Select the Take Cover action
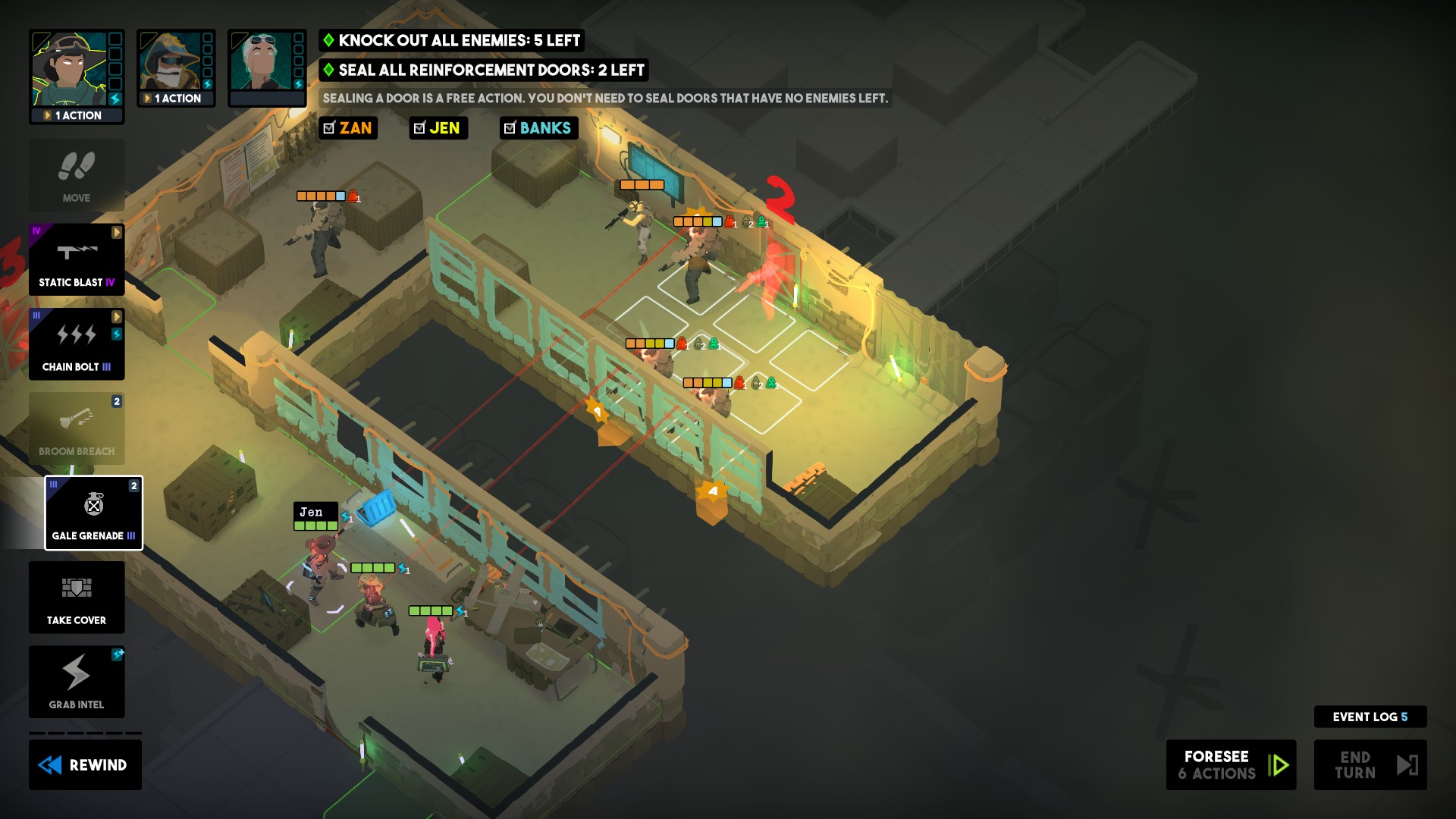 click(76, 598)
